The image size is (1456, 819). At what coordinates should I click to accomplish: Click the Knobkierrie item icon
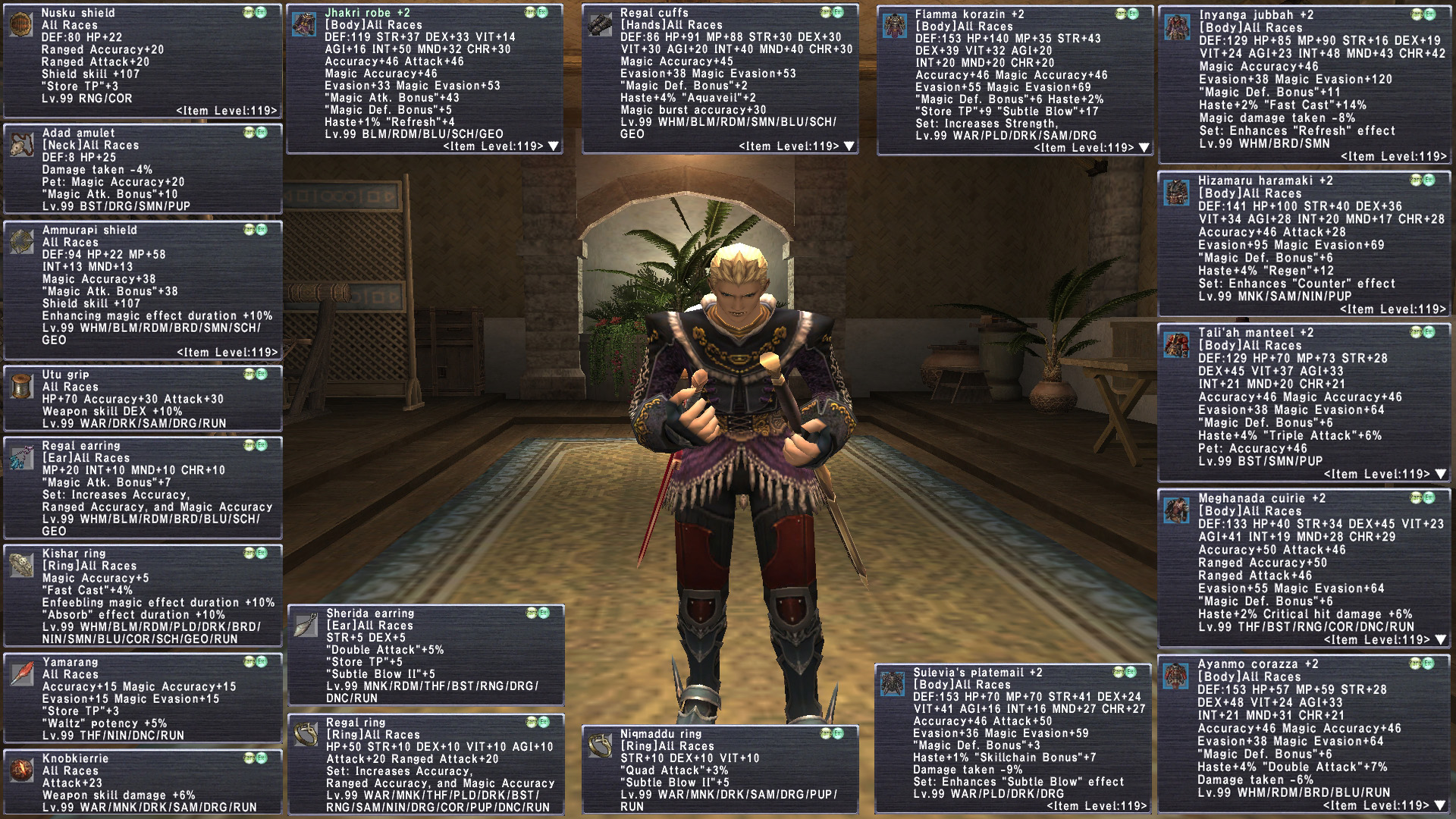tap(21, 770)
